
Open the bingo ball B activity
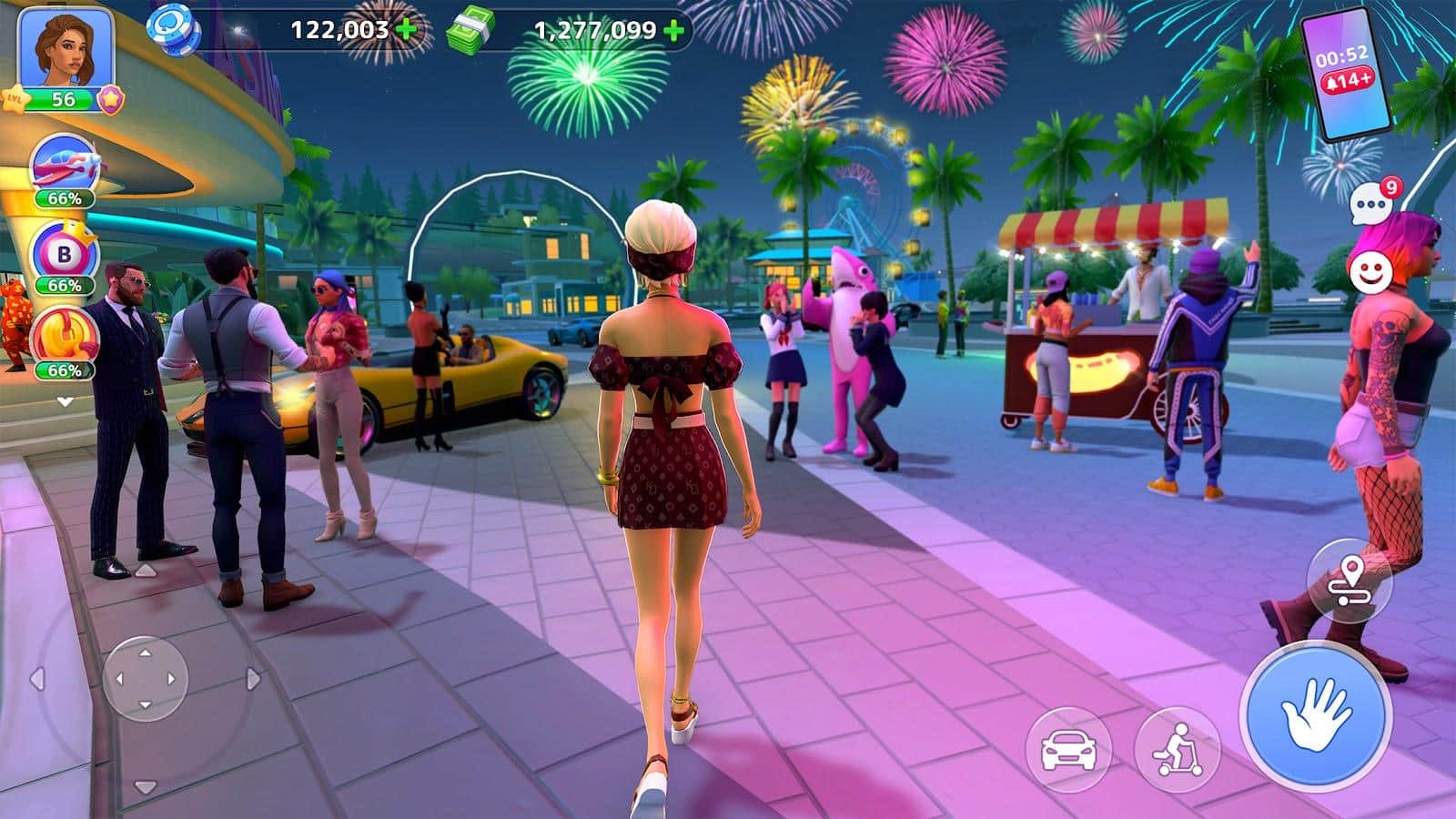[64, 253]
